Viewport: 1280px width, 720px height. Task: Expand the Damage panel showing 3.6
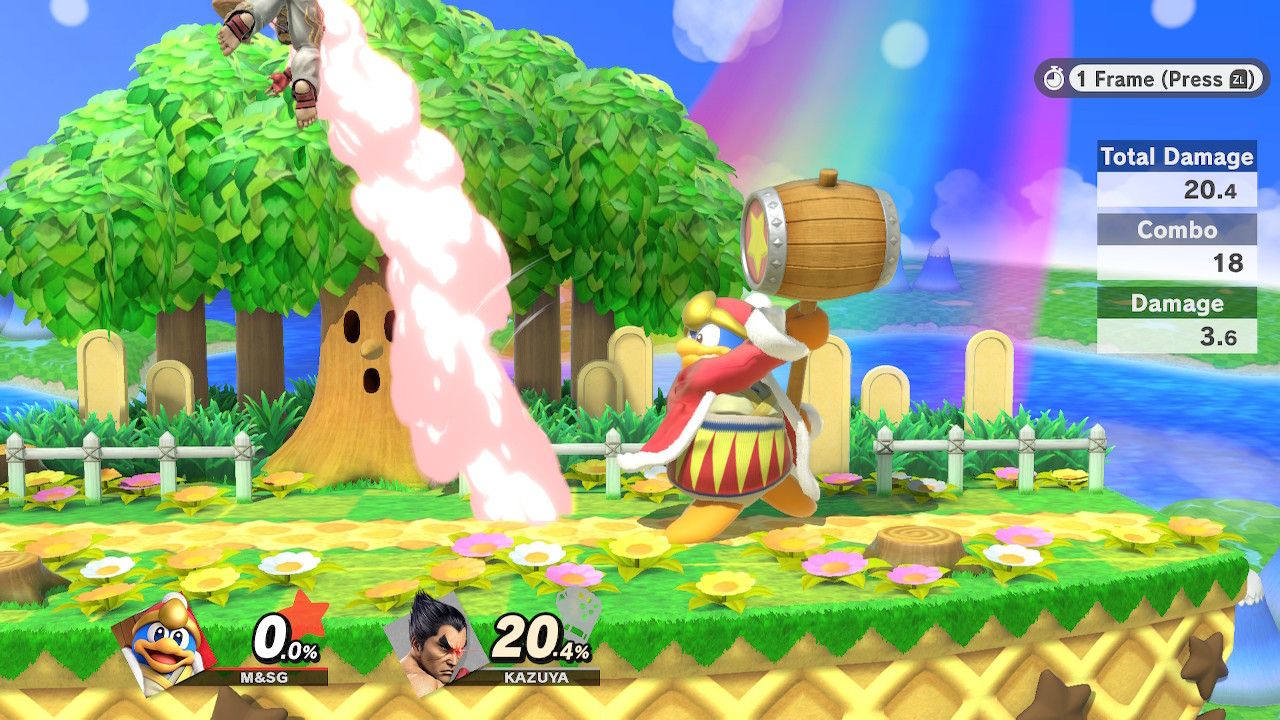pos(1176,318)
